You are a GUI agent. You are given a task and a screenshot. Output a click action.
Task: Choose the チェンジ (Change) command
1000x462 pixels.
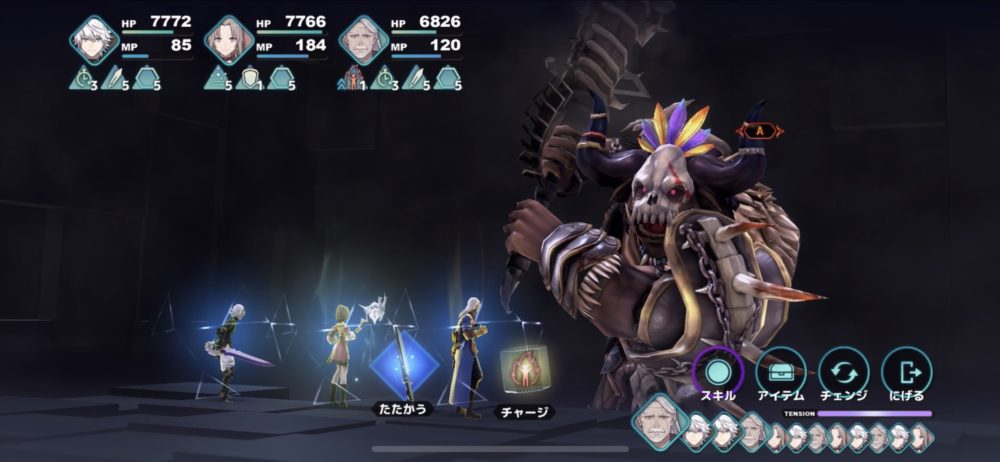pyautogui.click(x=844, y=372)
